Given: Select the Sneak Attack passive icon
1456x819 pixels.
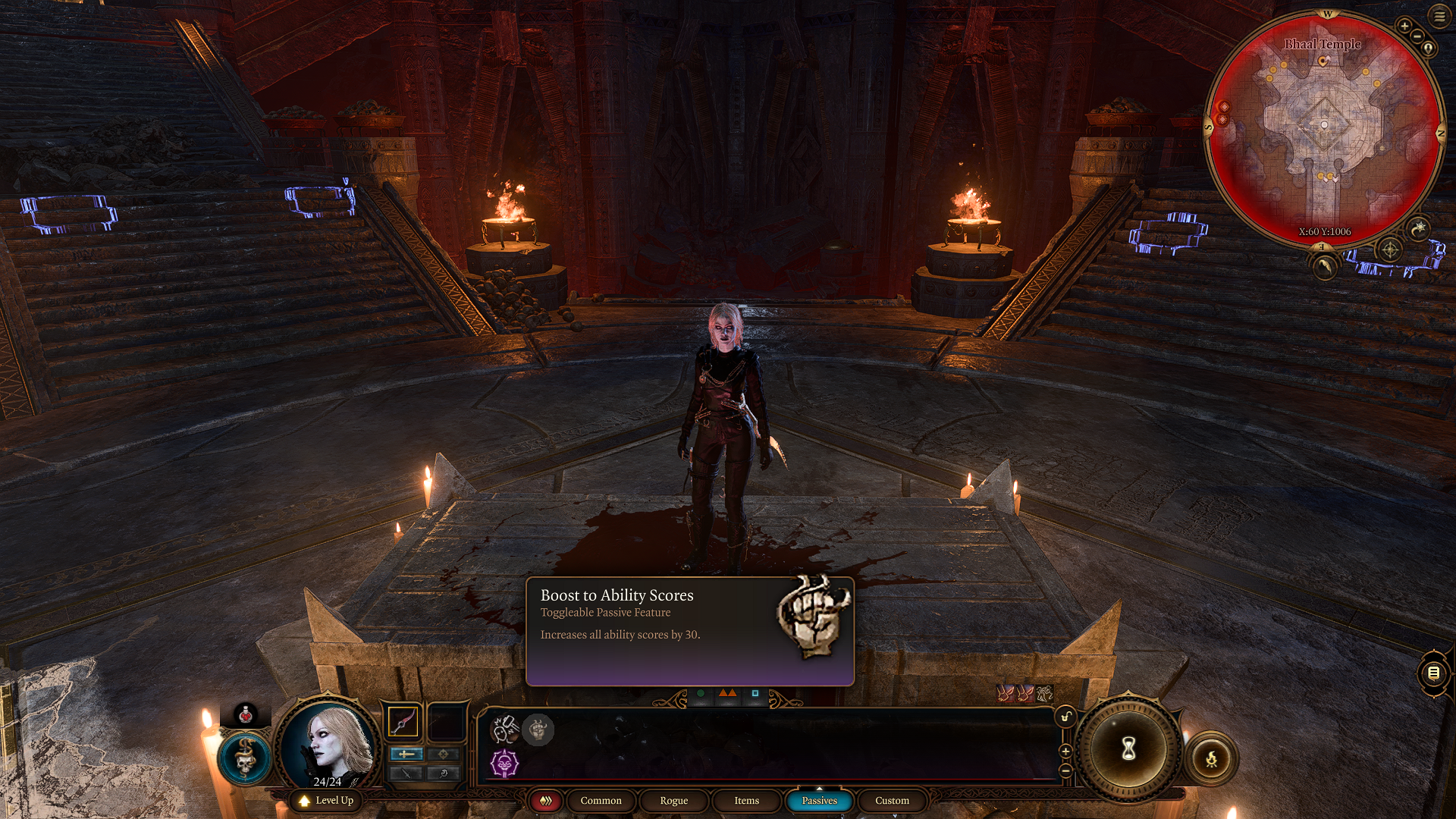Looking at the screenshot, I should coord(504,730).
